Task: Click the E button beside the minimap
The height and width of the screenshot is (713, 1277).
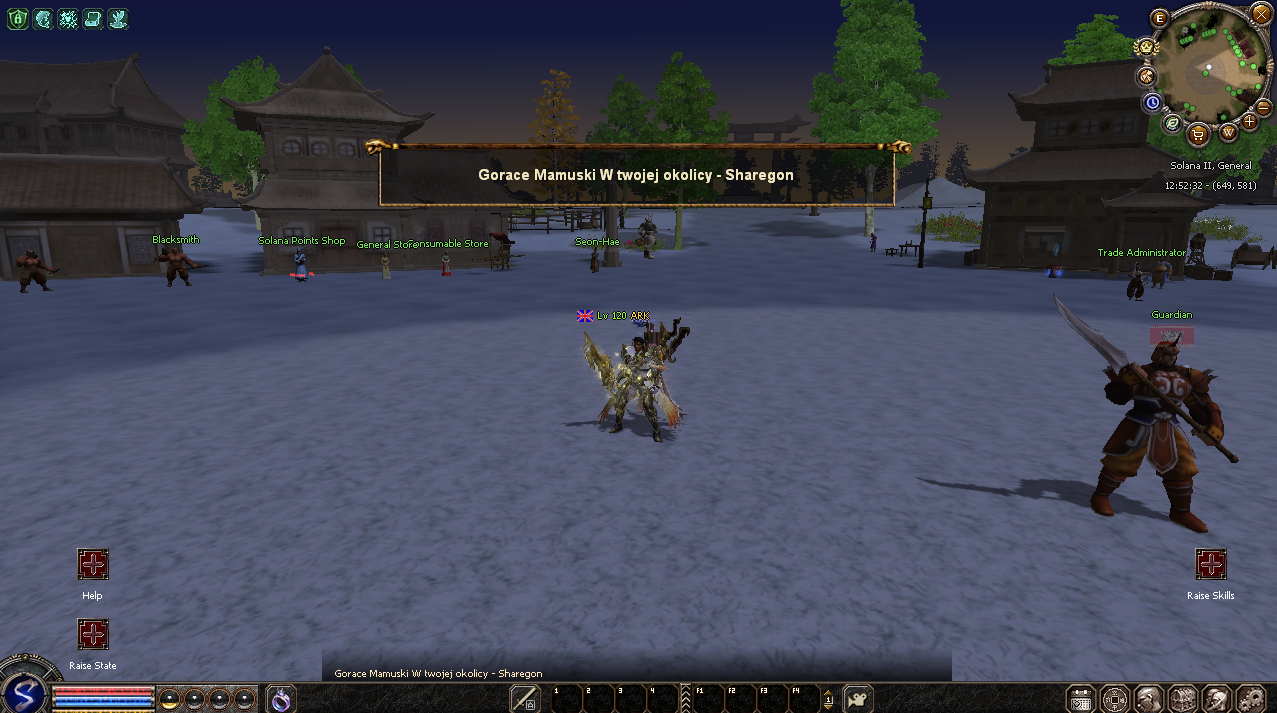Action: click(x=1160, y=18)
